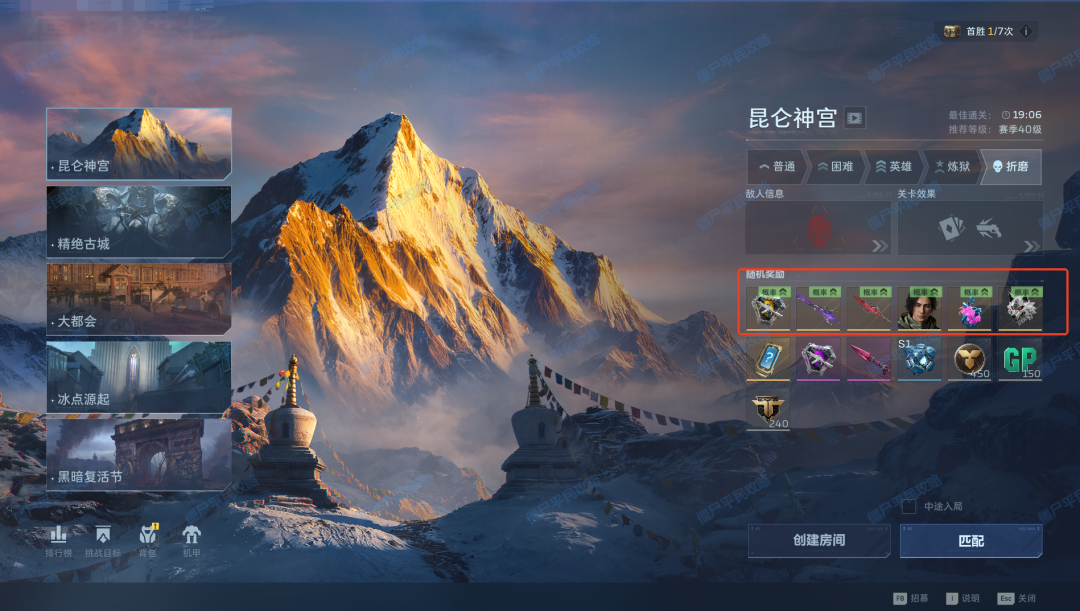The image size is (1080, 611).
Task: Start matchmaking with 匹配
Action: [970, 541]
